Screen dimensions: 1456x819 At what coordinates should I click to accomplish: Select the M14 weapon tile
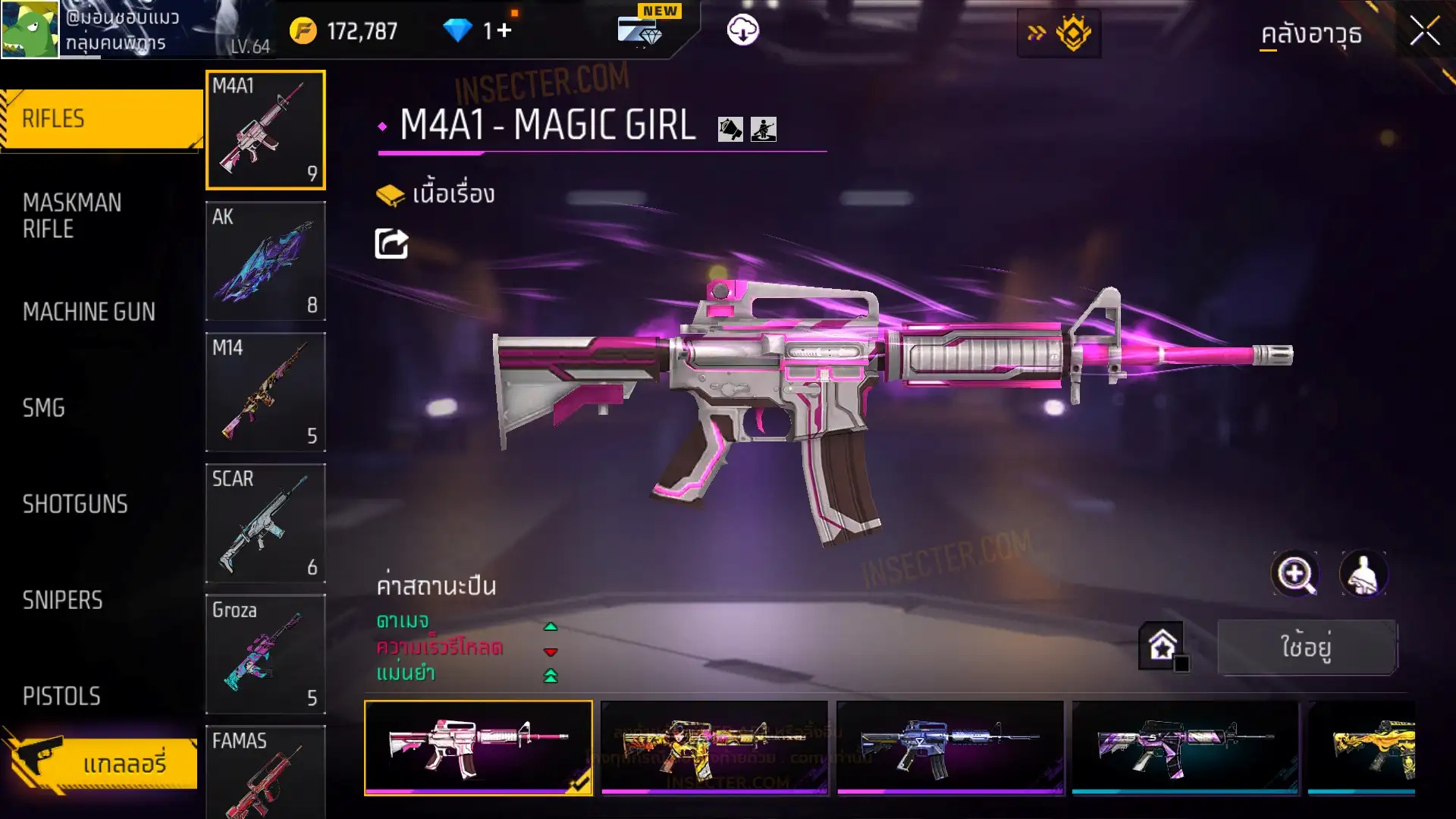click(265, 392)
